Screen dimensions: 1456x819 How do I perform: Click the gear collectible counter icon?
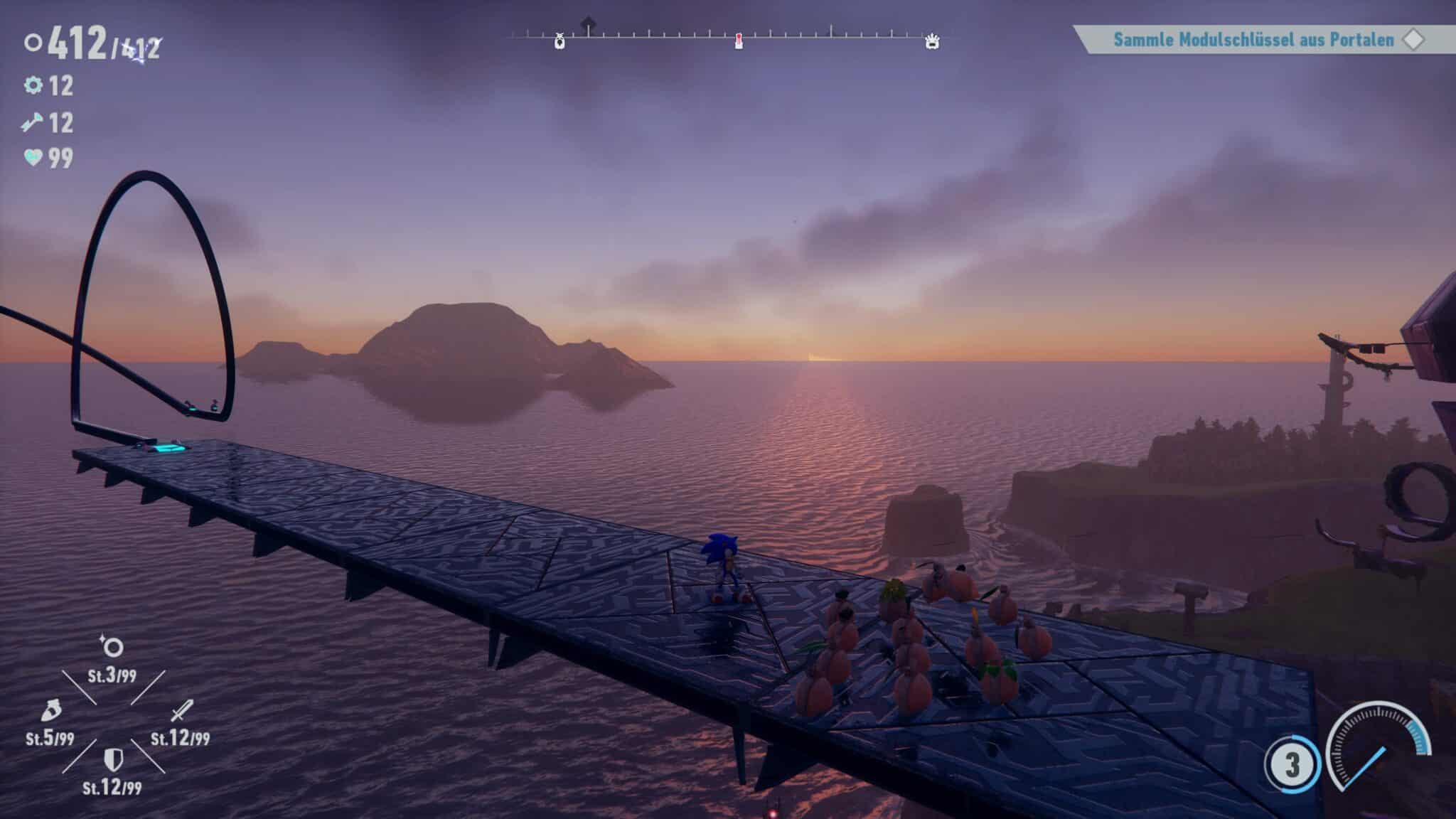pyautogui.click(x=33, y=86)
